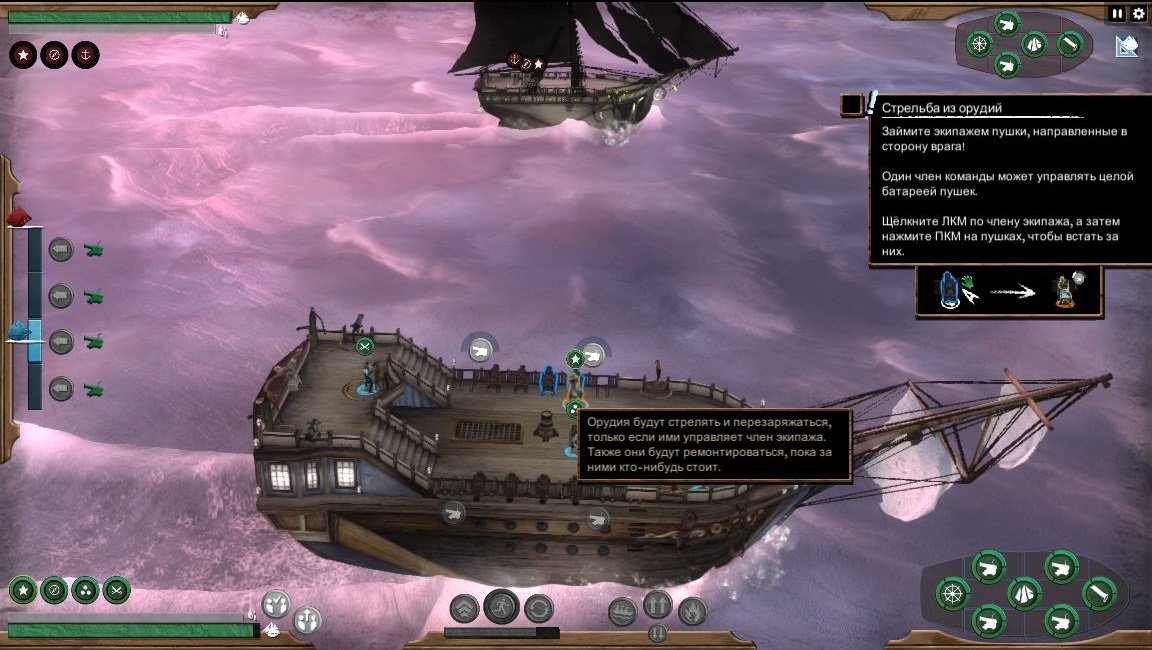
Task: Select the double chevron up command
Action: (x=464, y=608)
